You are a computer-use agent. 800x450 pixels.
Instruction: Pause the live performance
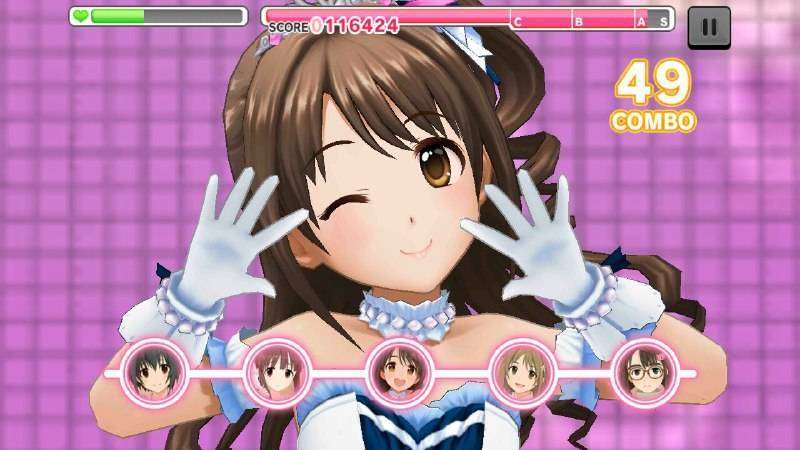point(709,27)
